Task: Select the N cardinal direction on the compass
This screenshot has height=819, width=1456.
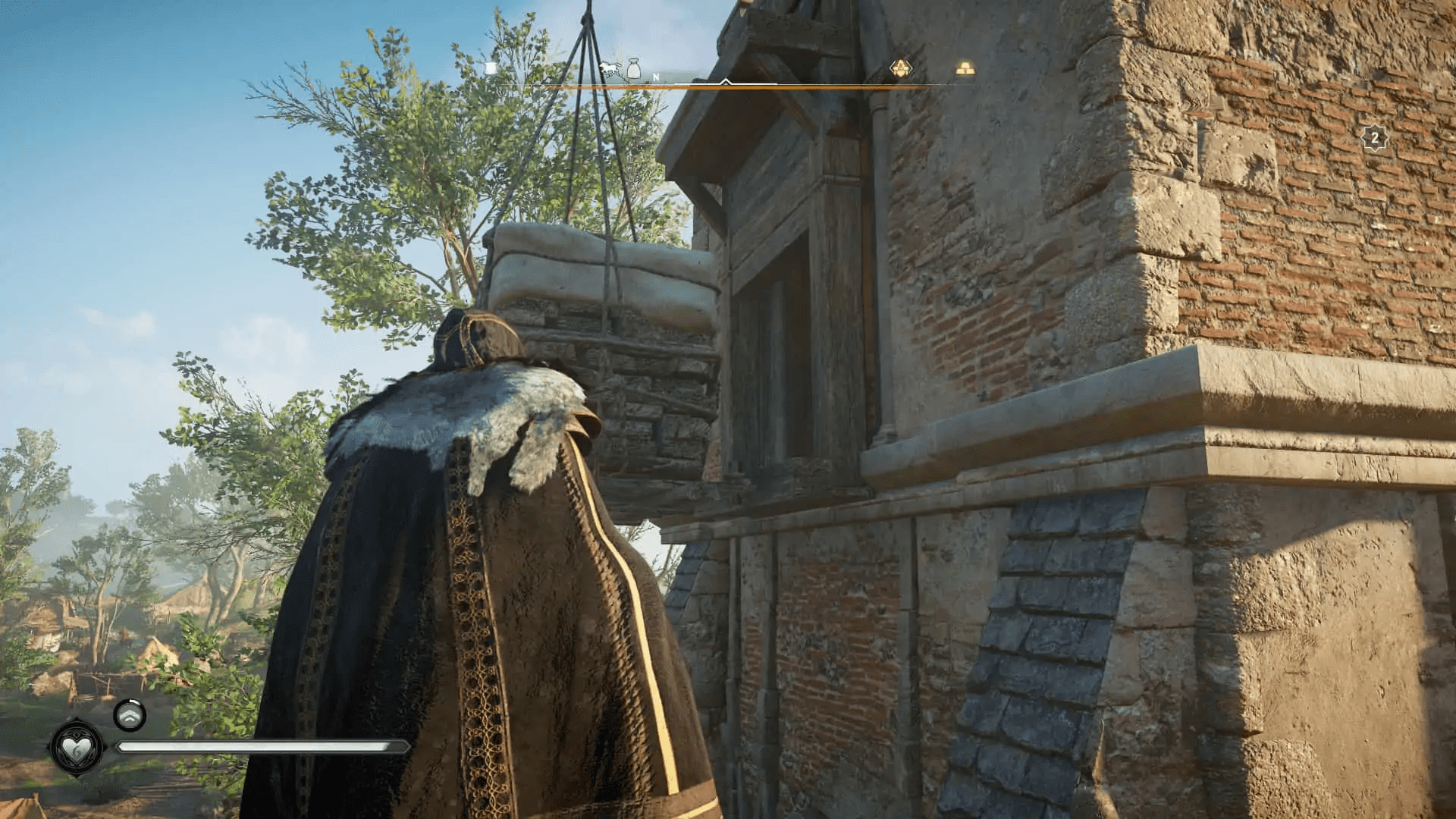Action: [x=655, y=76]
